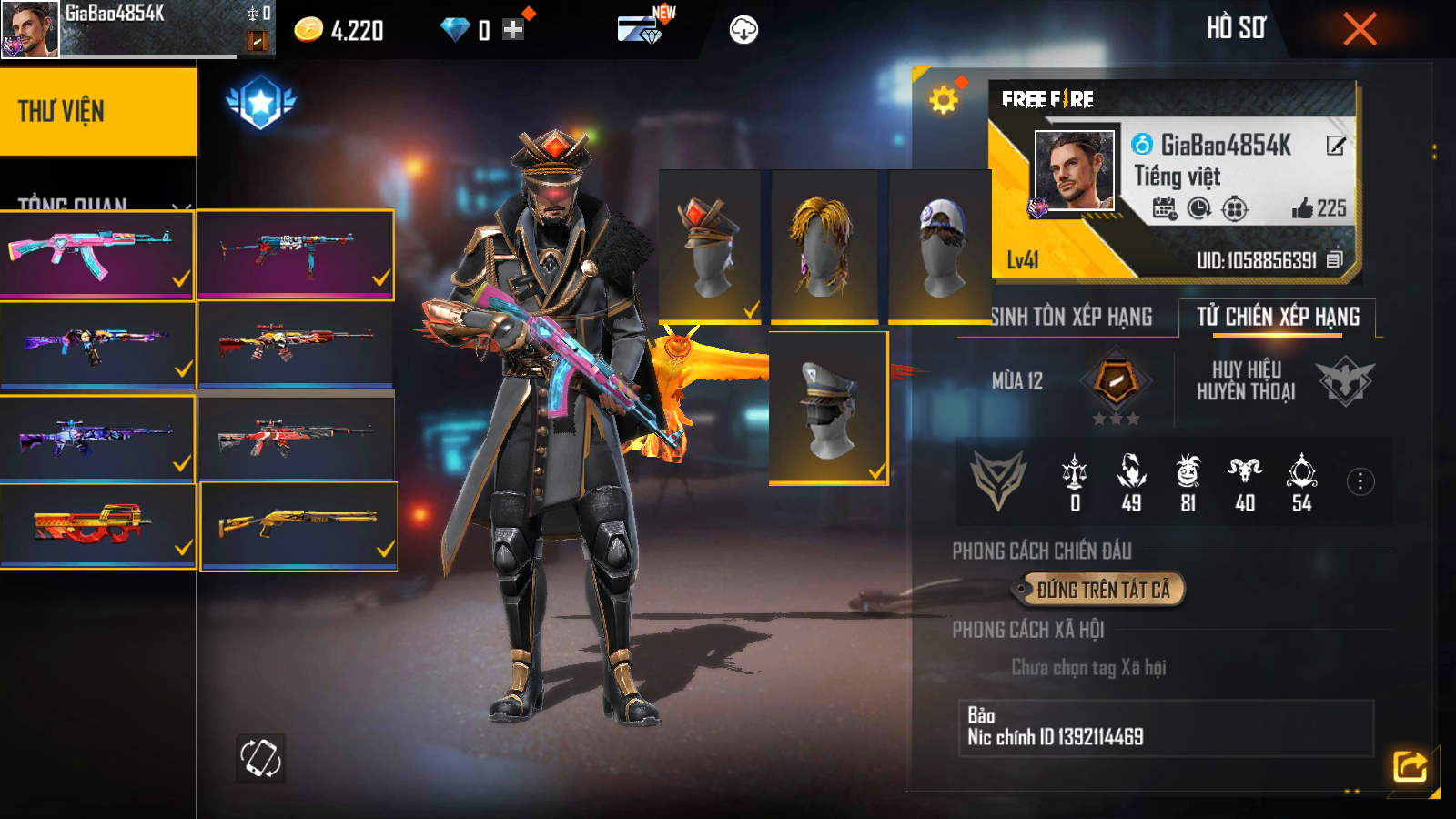
Task: Select the gray officer cap item
Action: pos(828,408)
